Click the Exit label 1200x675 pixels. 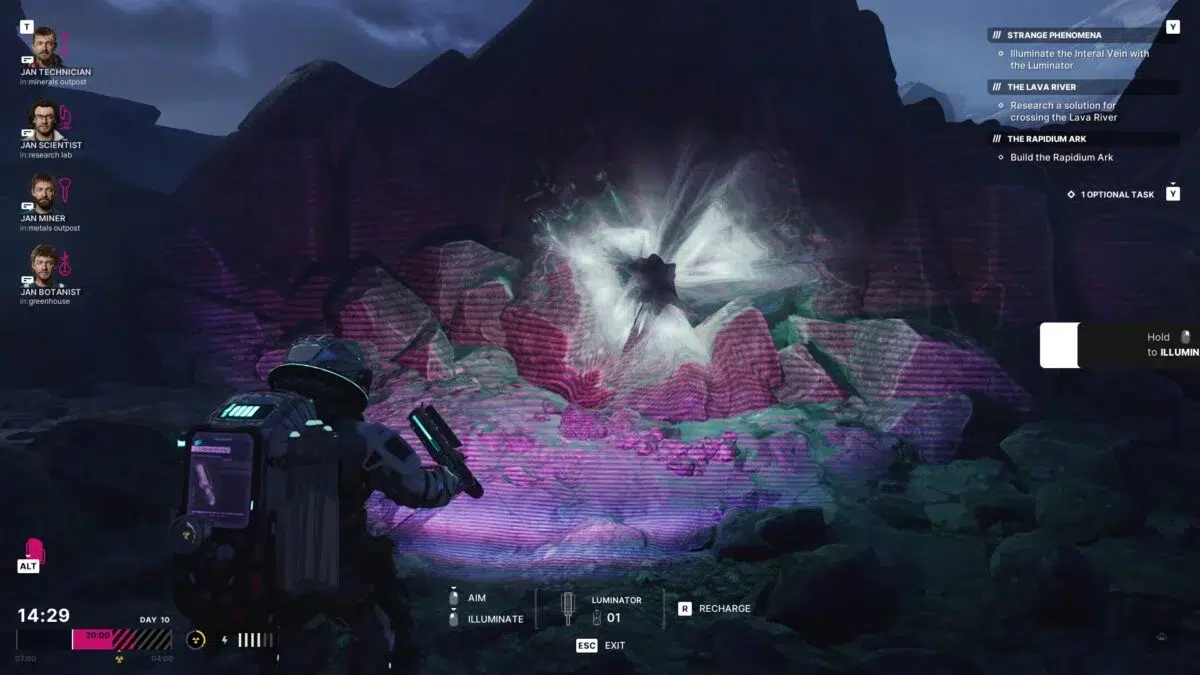tap(614, 645)
